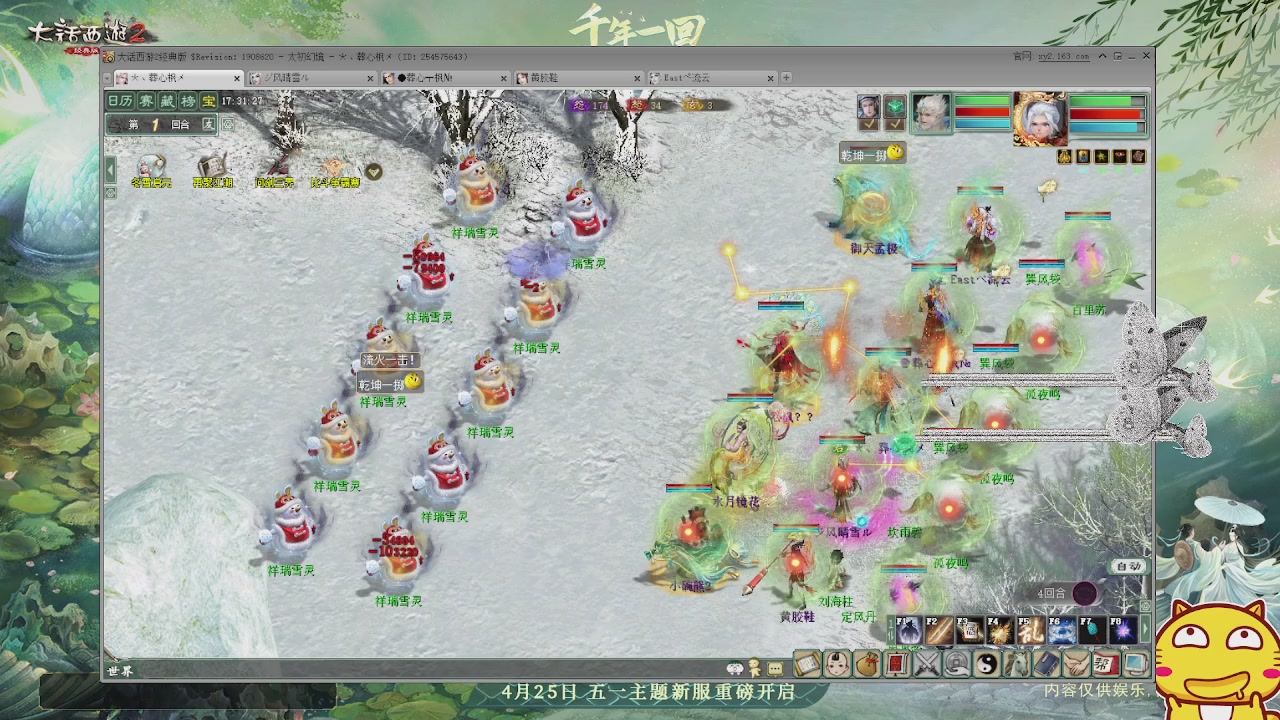Enable the green checkmark below party portraits

click(868, 124)
